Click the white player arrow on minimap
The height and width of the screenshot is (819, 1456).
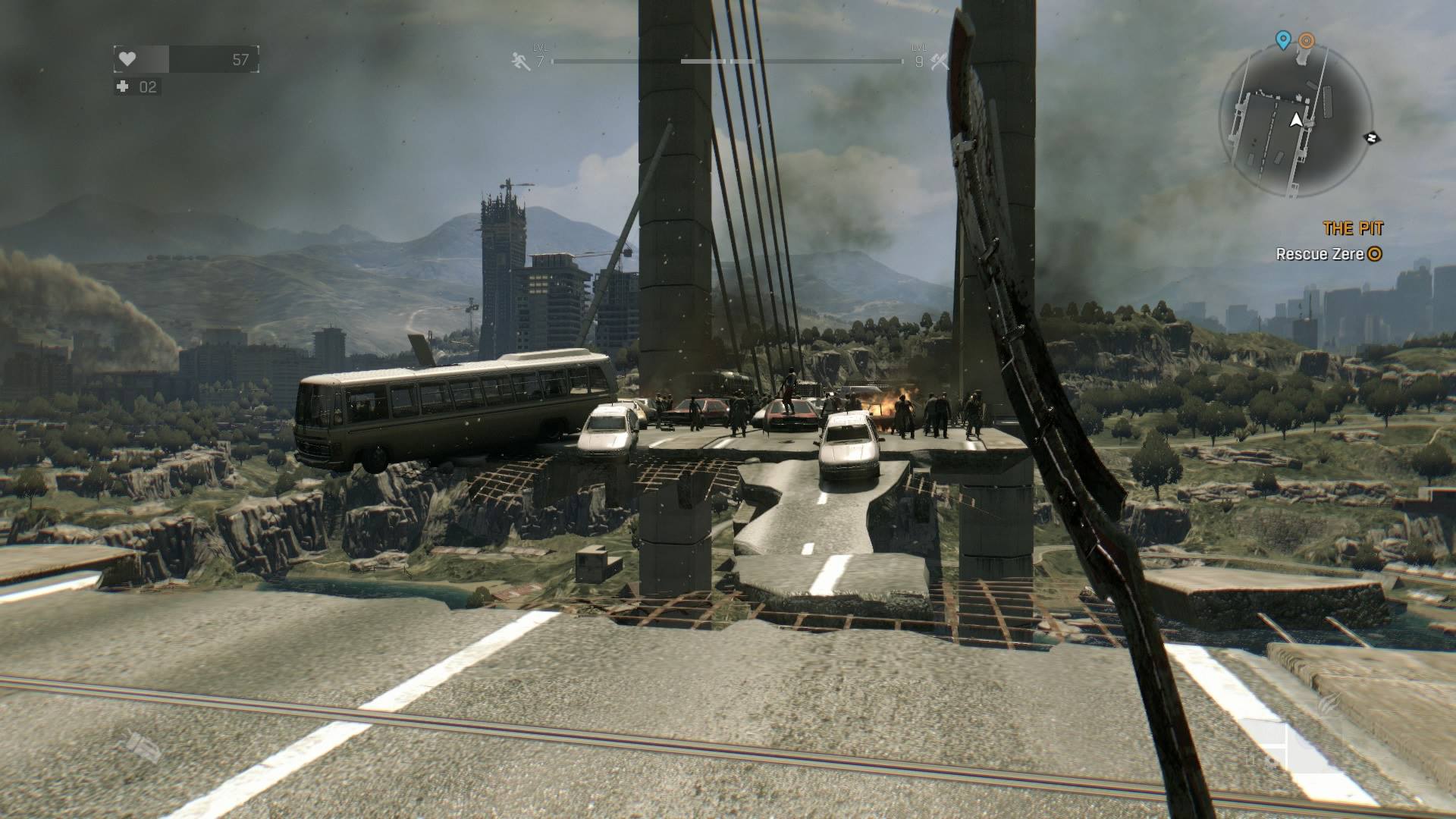coord(1296,120)
